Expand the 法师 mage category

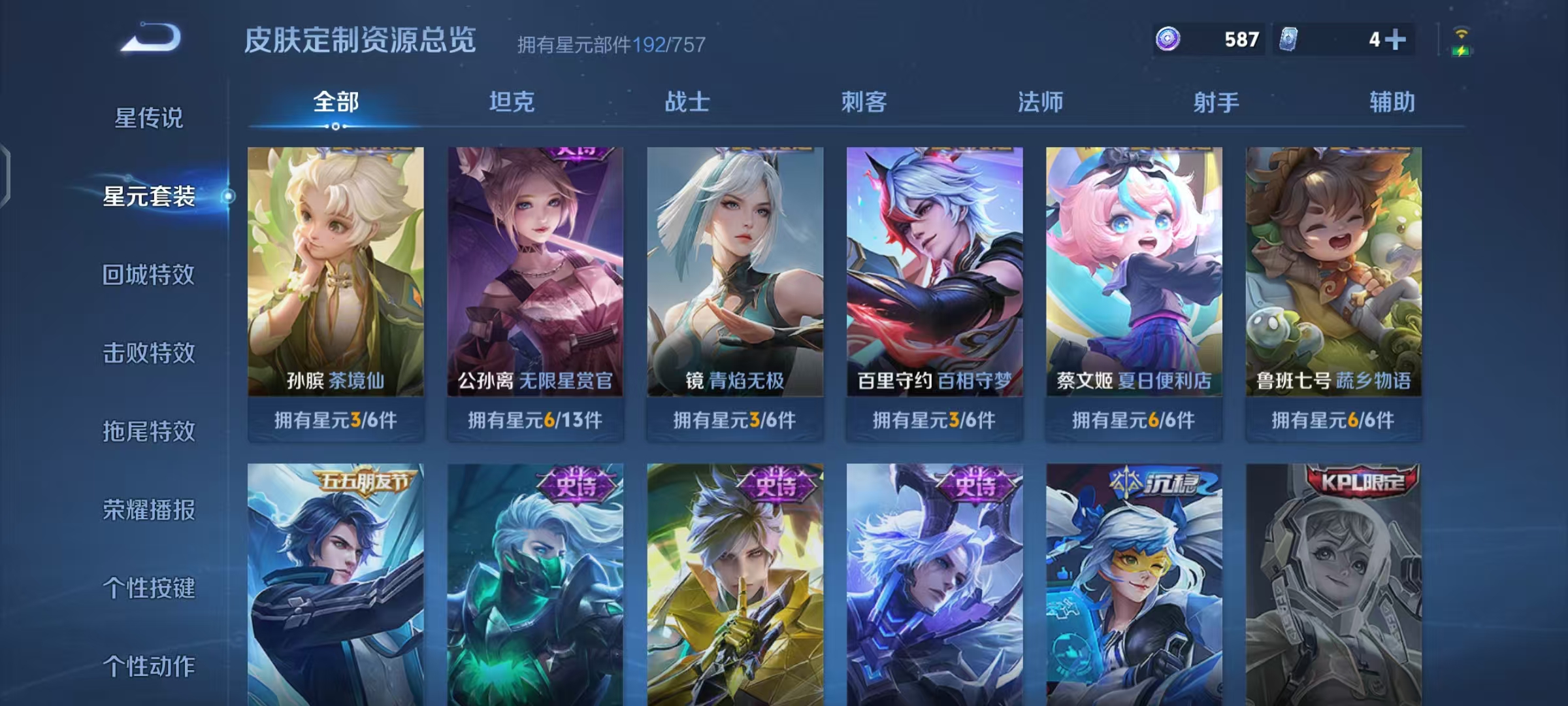point(1042,103)
